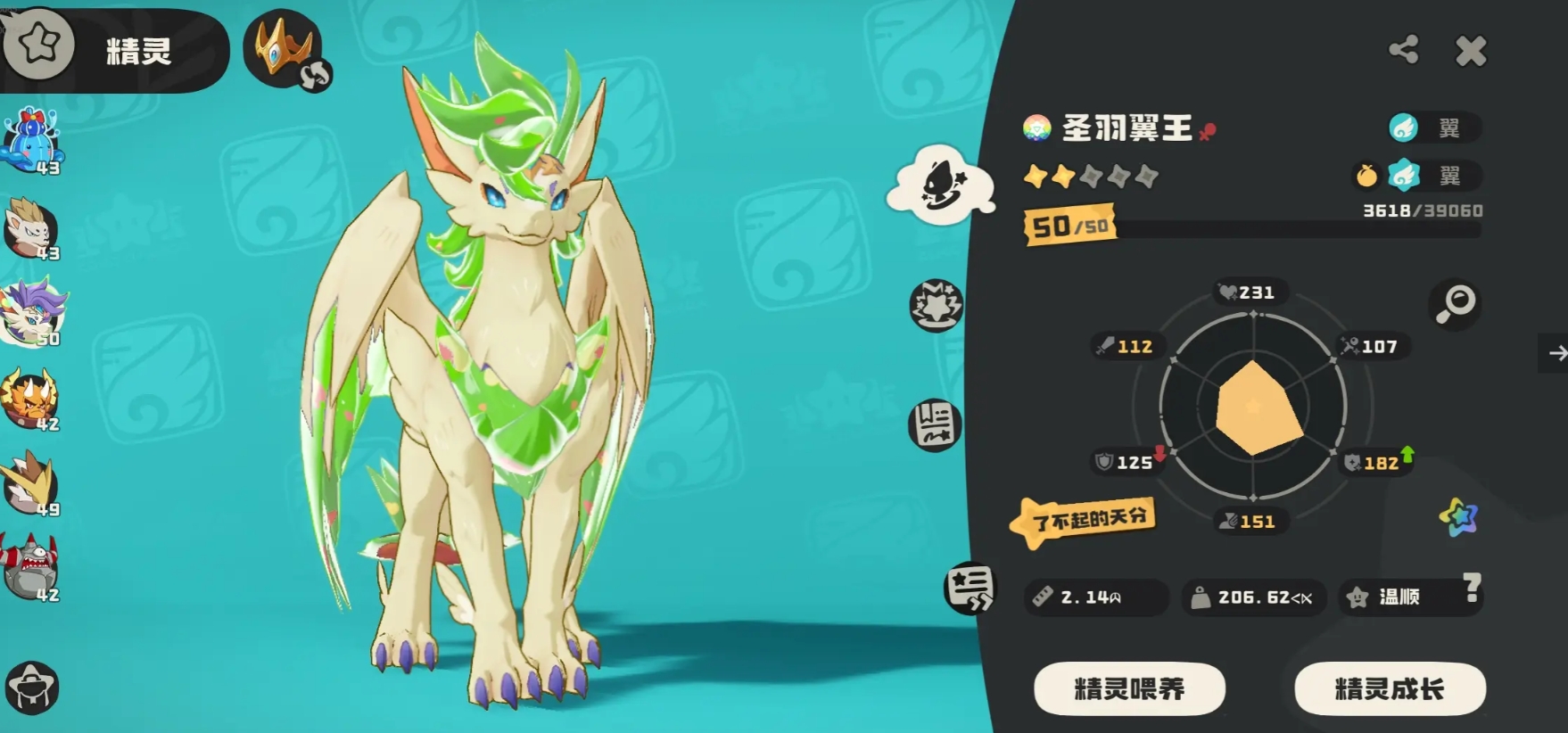Click the rainbow star badge icon

pyautogui.click(x=1458, y=516)
